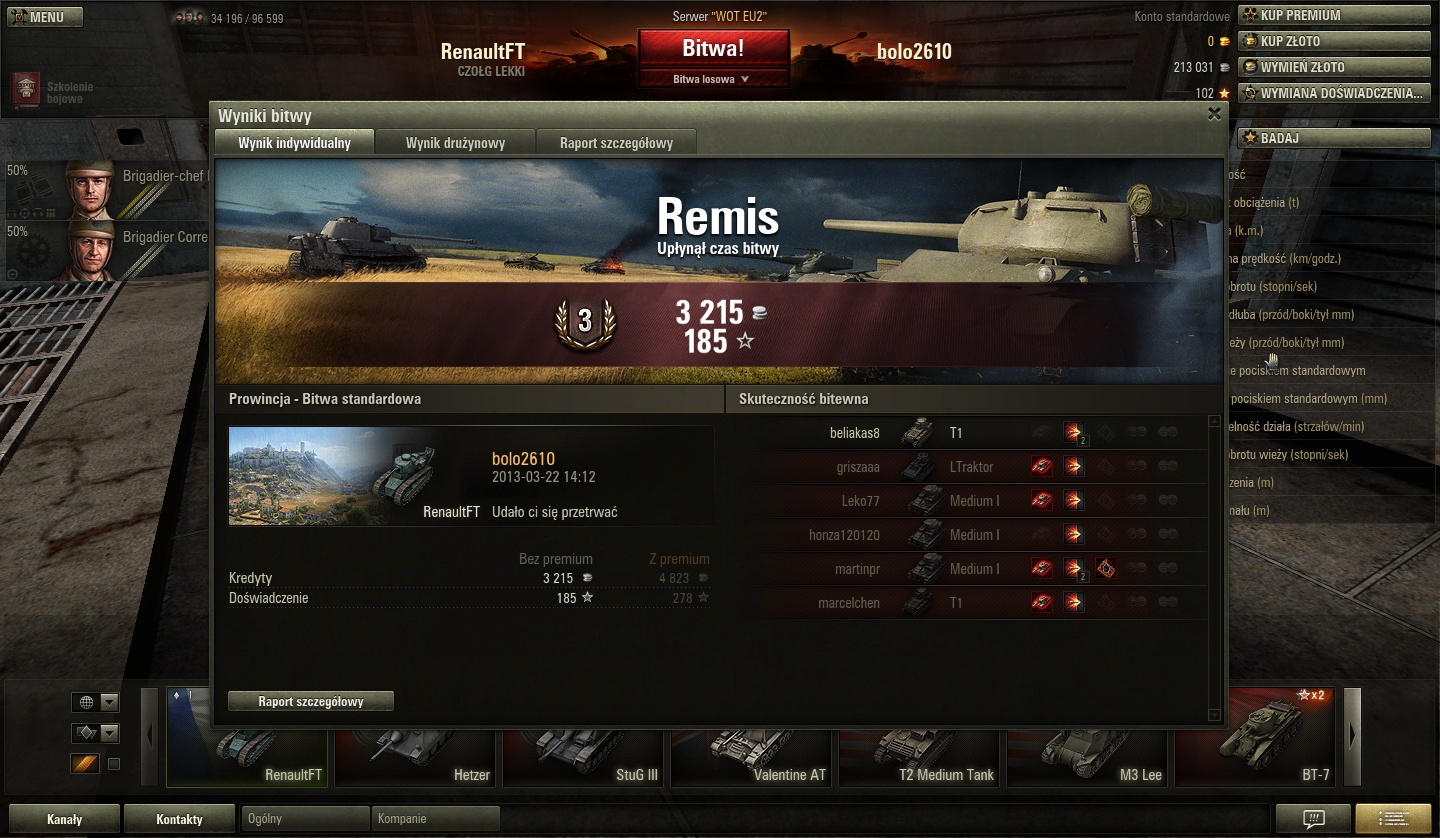Choose the BT-7 tank slot

(x=1256, y=750)
